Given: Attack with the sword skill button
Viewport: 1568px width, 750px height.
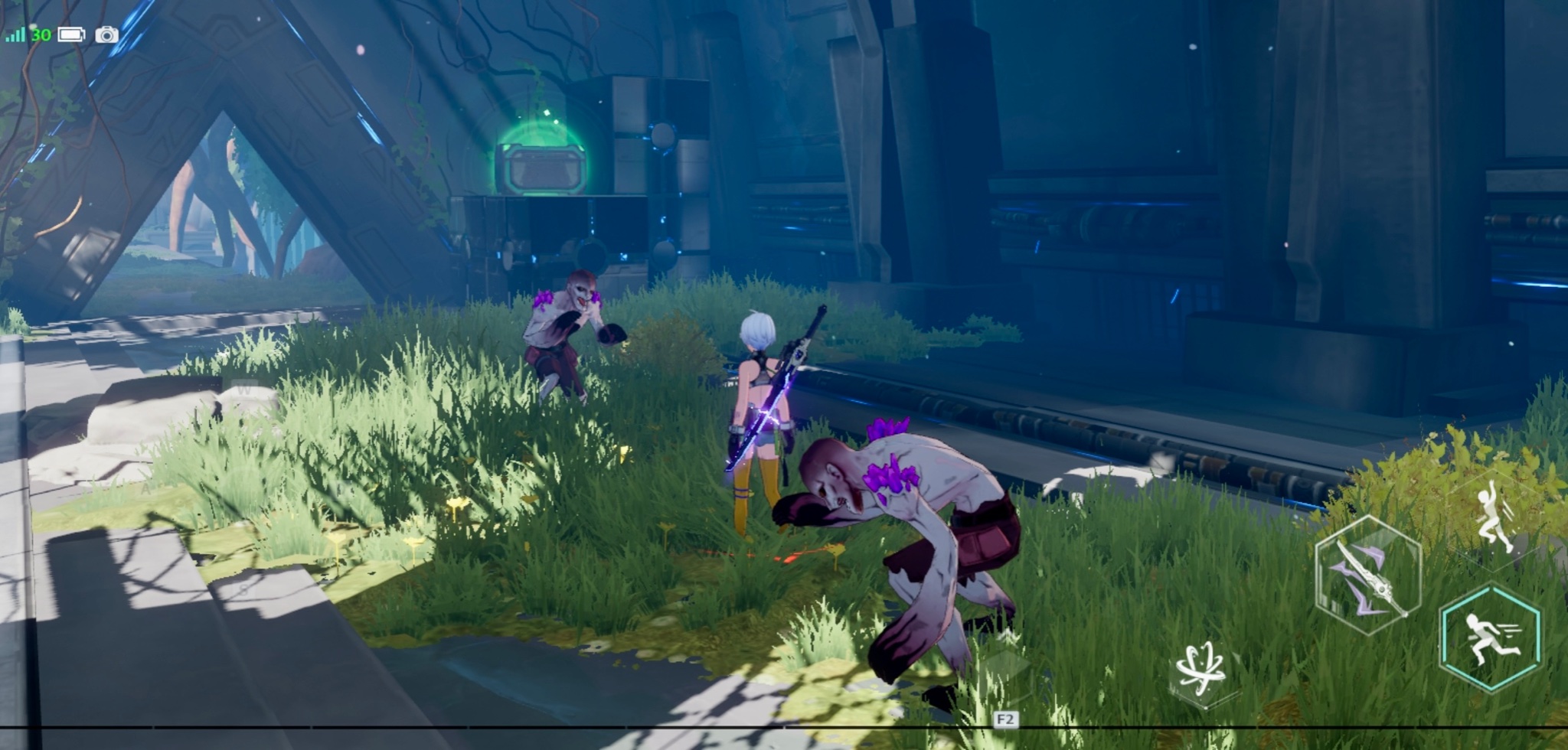Looking at the screenshot, I should [1367, 576].
